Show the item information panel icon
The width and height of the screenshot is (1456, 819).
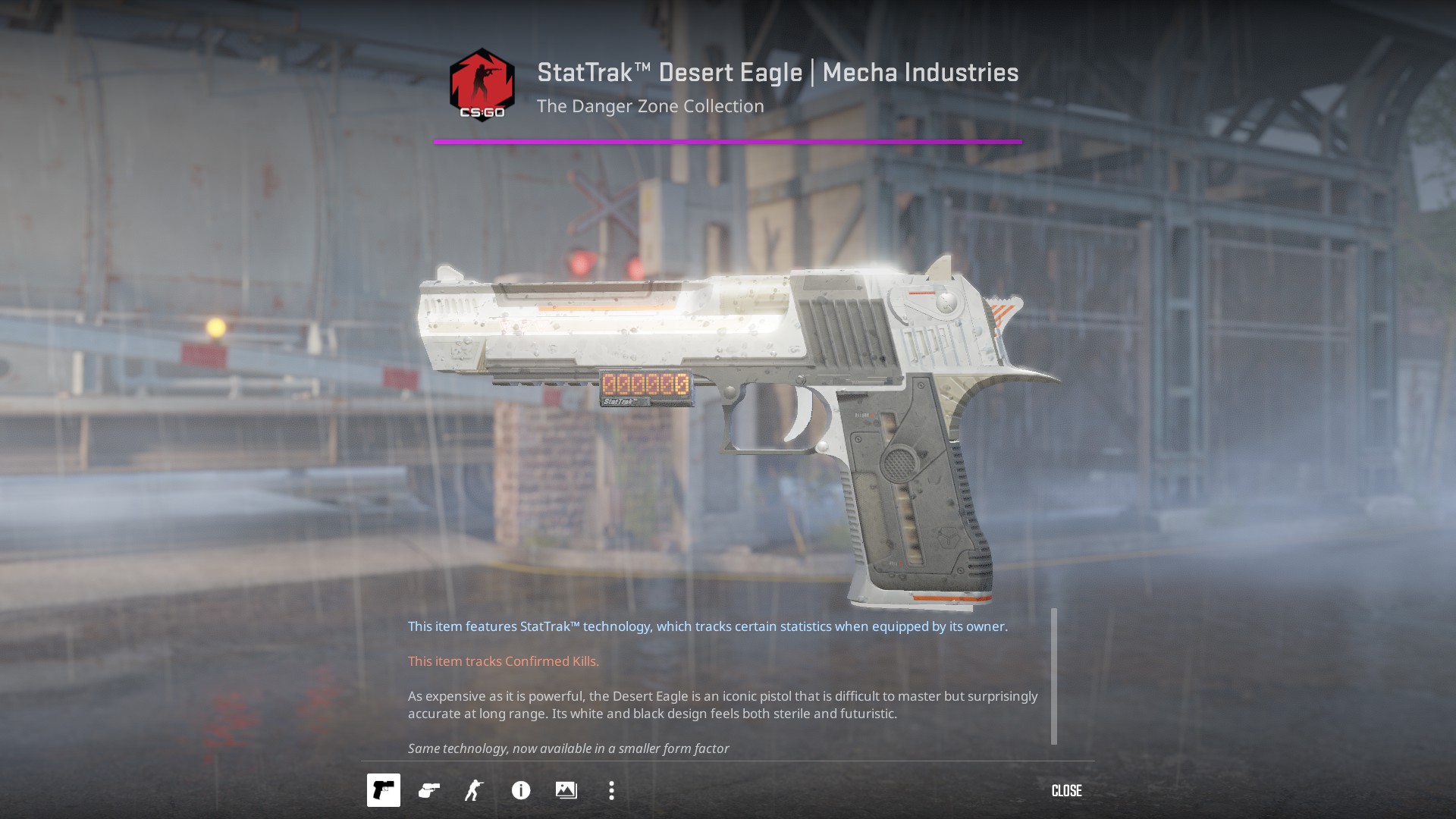point(520,790)
